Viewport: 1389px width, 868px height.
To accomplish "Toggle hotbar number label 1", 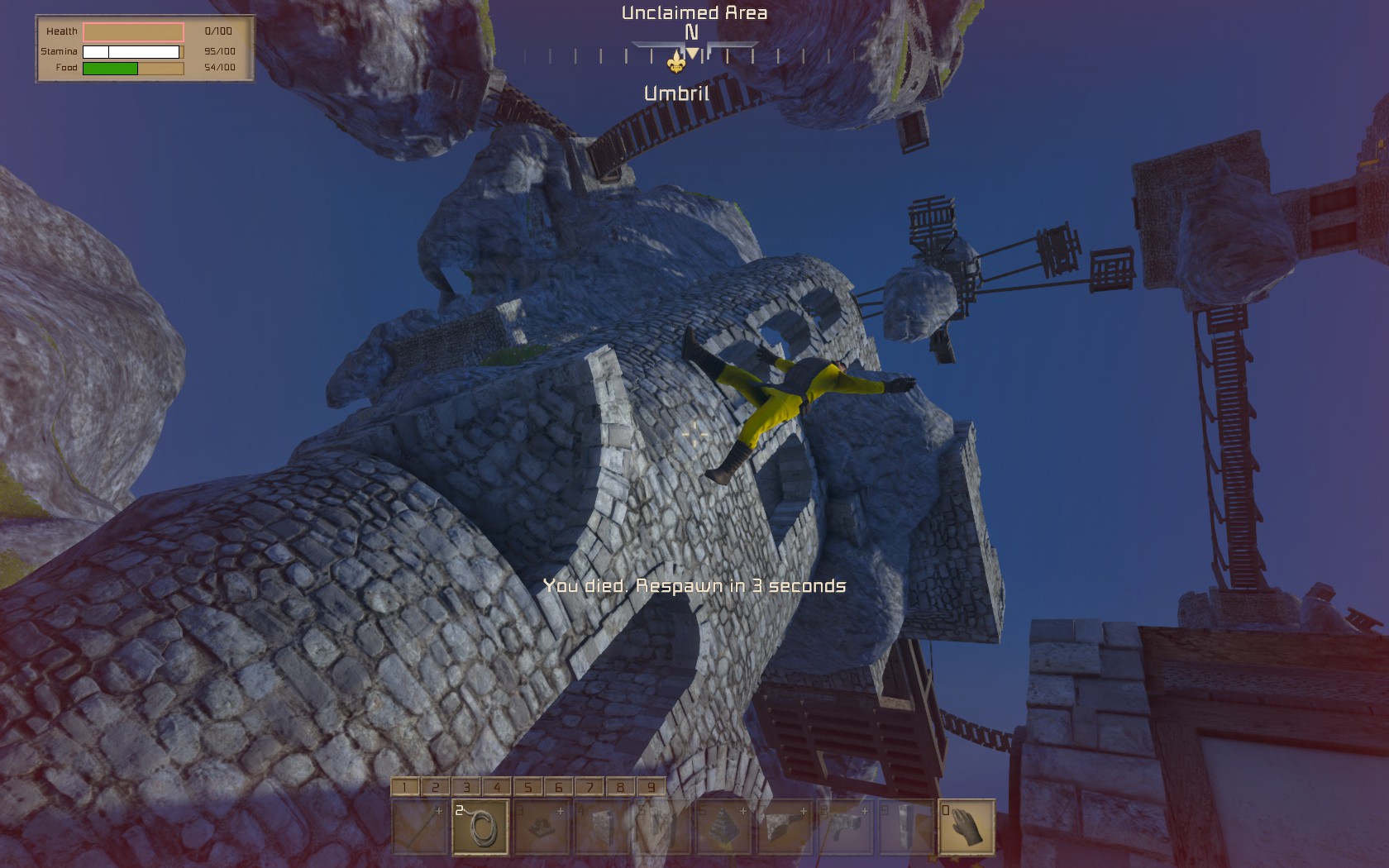I will 404,786.
